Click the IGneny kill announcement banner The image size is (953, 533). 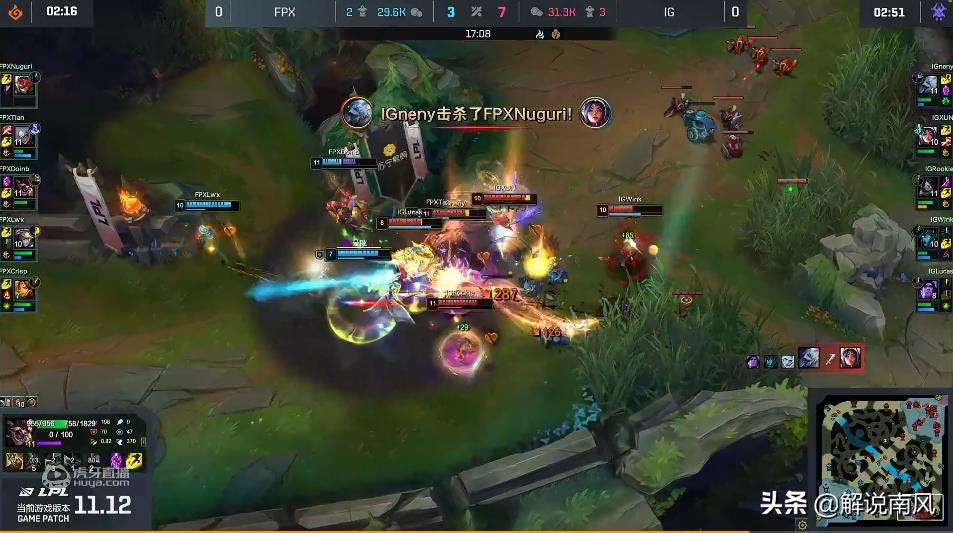pyautogui.click(x=475, y=113)
